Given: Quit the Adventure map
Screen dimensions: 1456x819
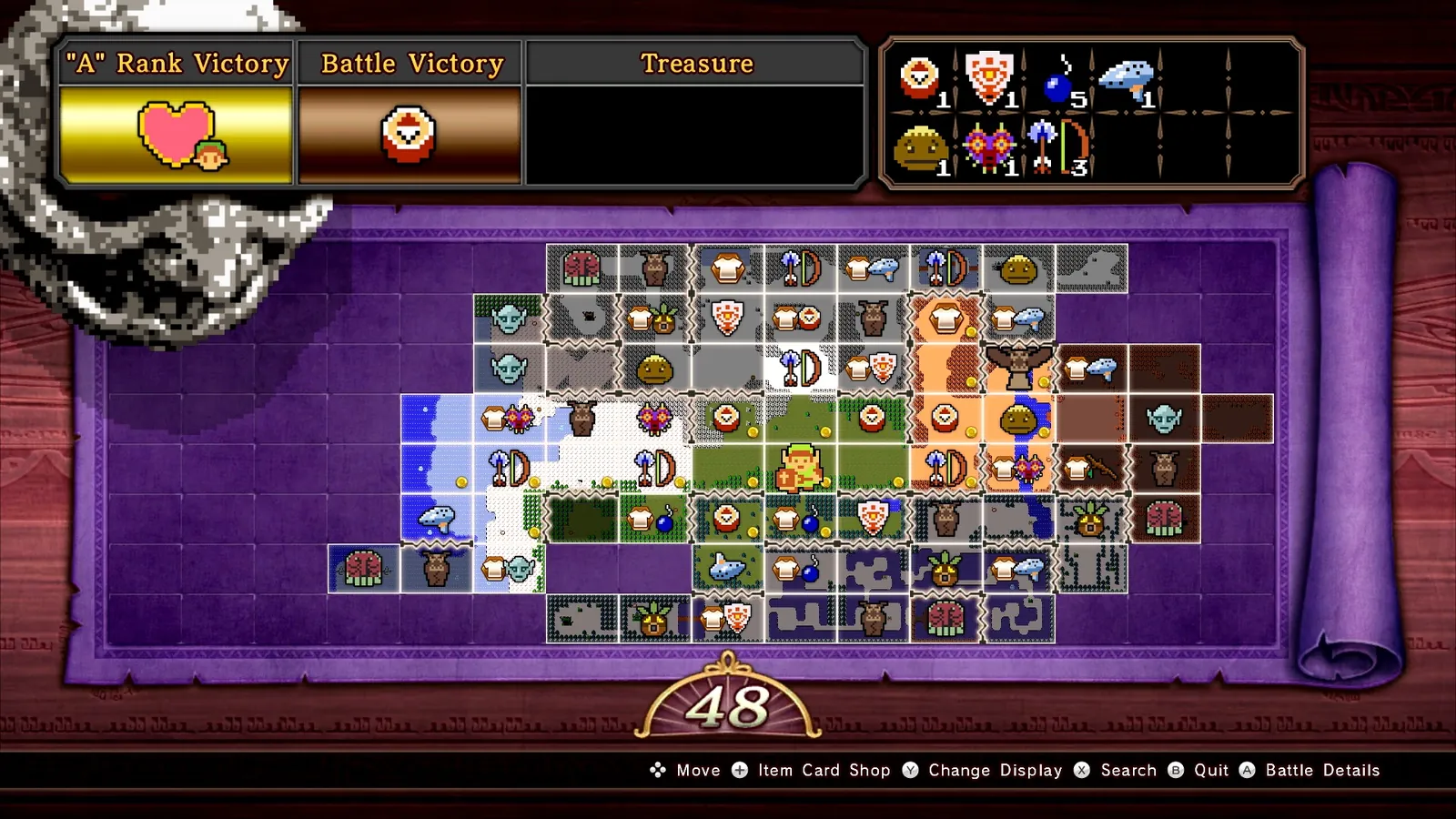Looking at the screenshot, I should tap(1210, 770).
